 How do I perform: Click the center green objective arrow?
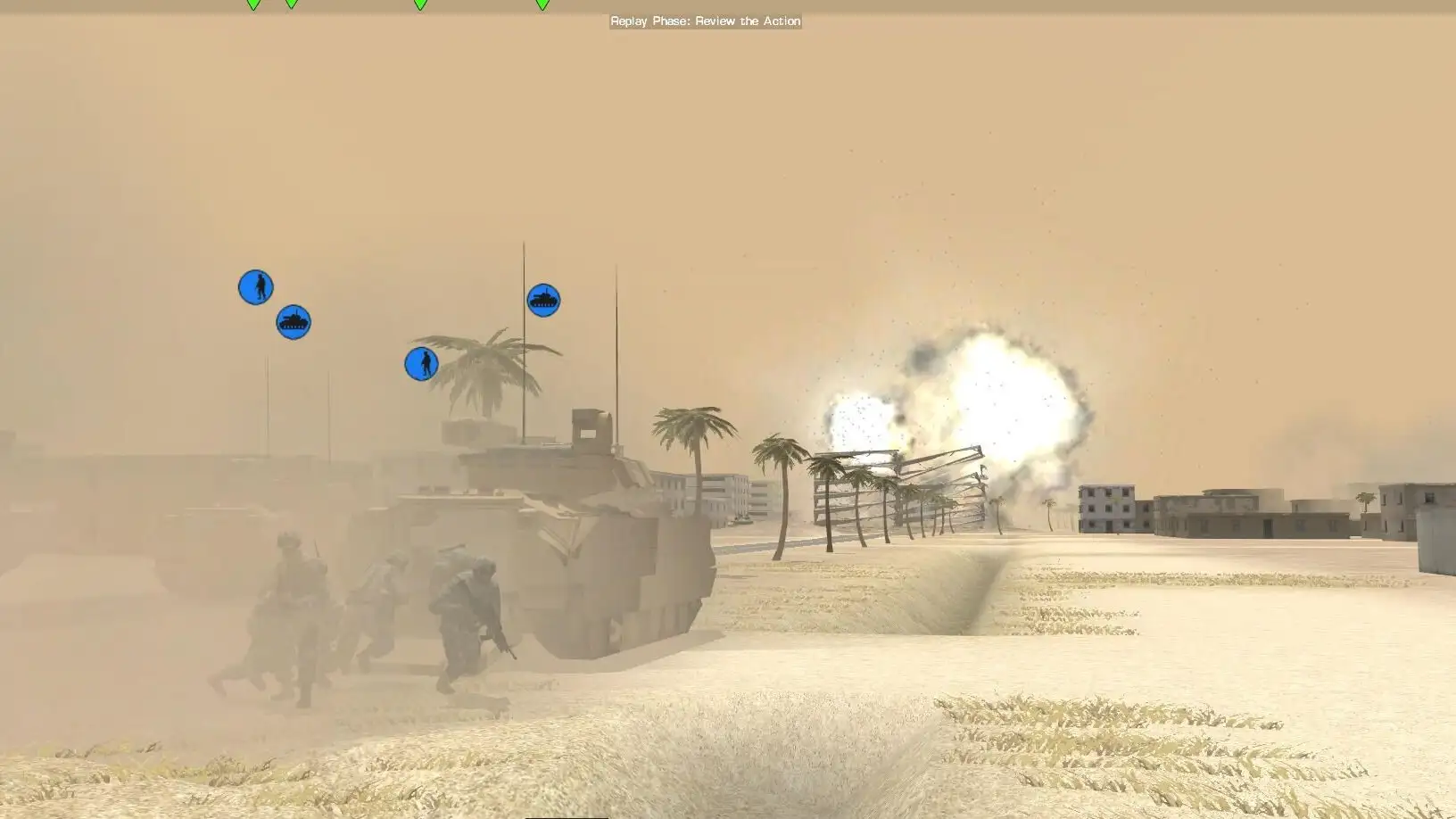[417, 6]
